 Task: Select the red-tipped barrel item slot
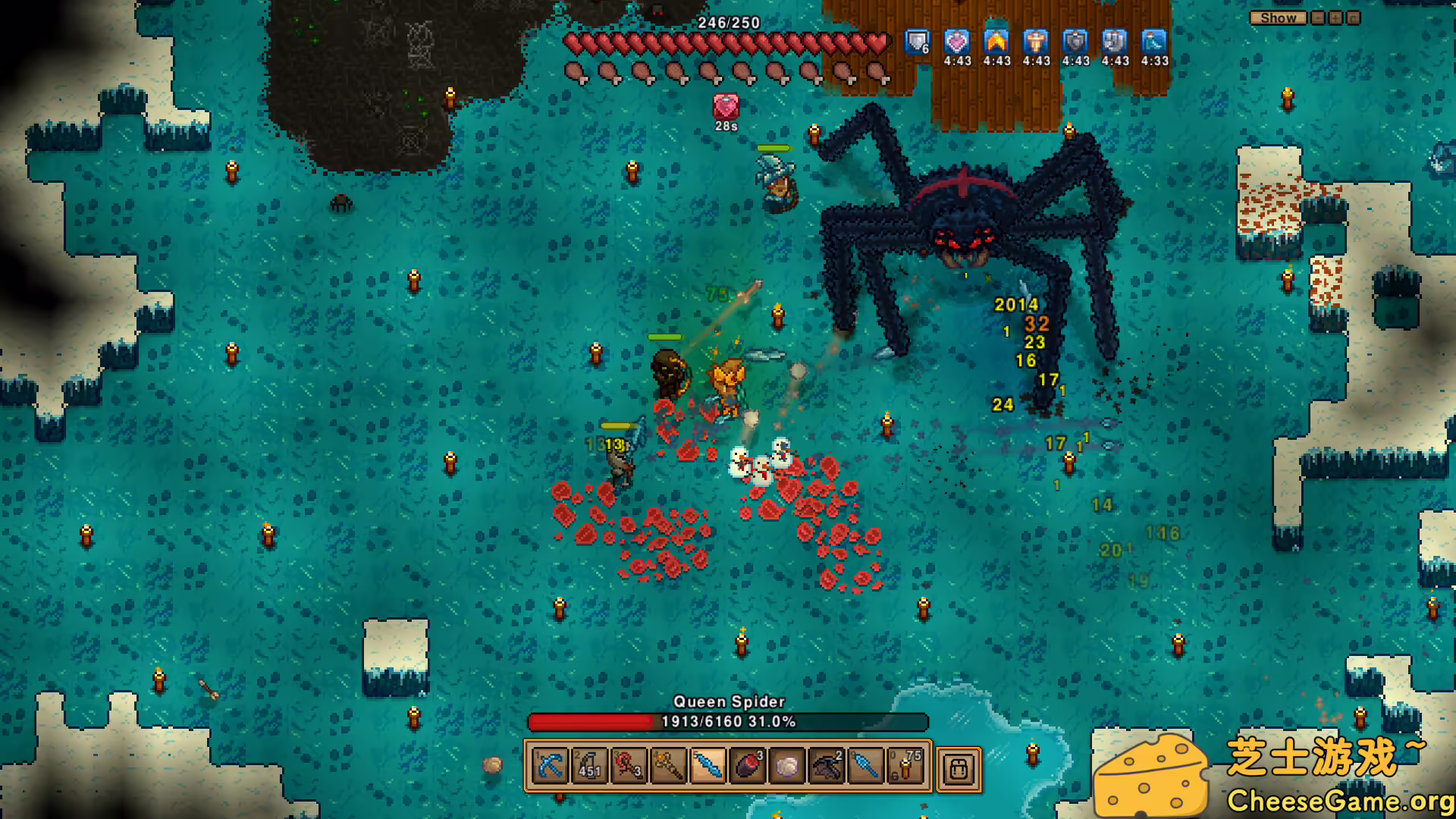(x=748, y=767)
